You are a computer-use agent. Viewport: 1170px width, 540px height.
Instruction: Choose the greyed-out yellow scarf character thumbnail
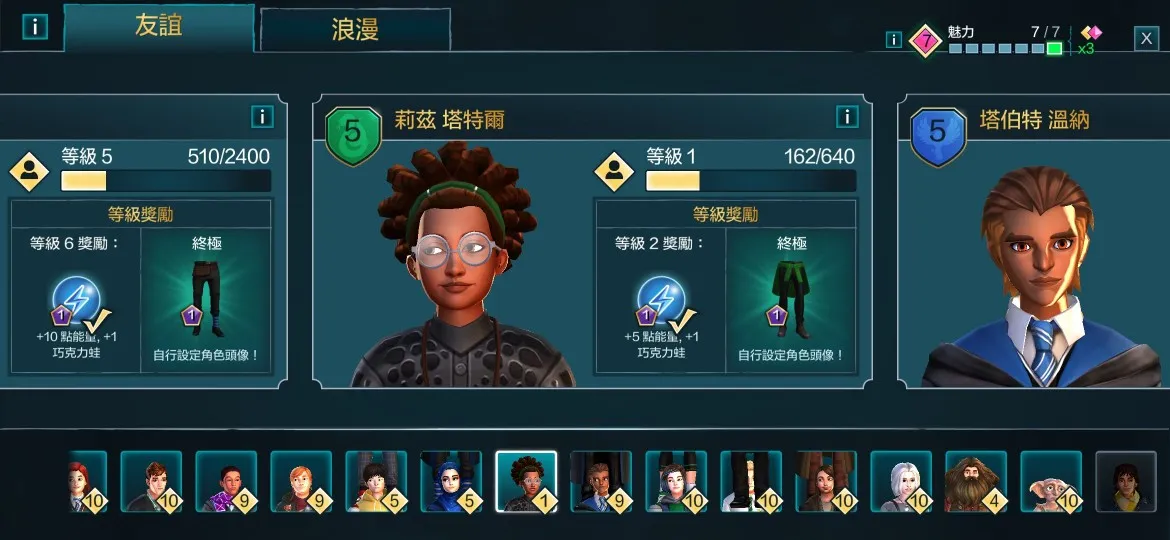[x=1126, y=481]
